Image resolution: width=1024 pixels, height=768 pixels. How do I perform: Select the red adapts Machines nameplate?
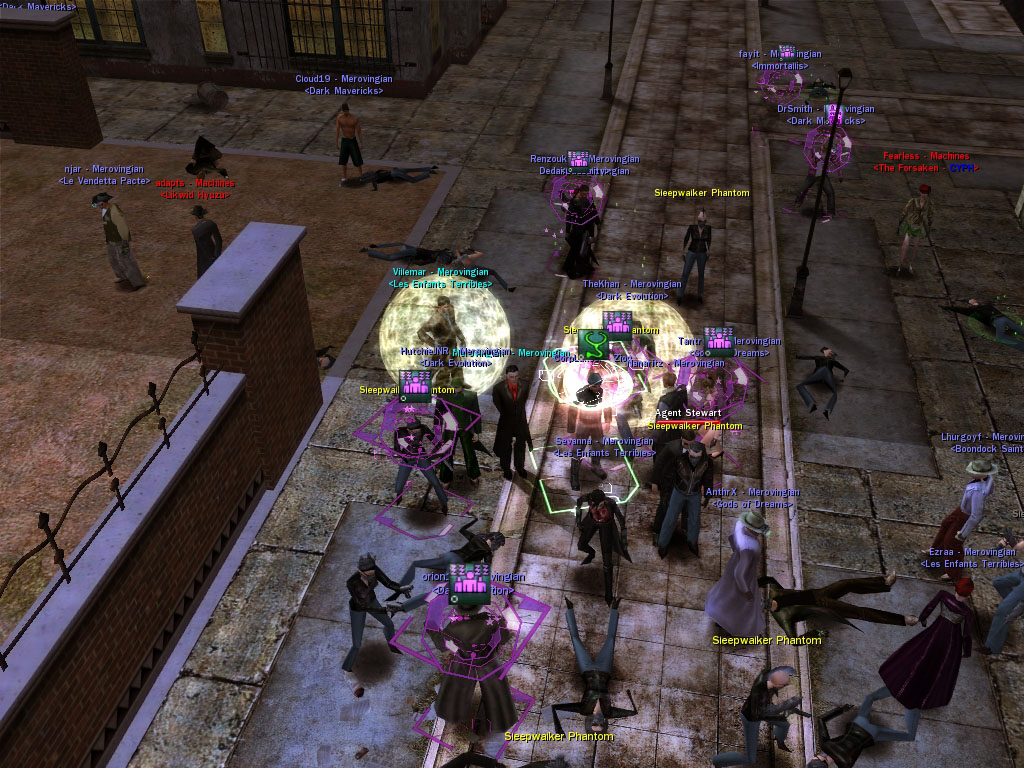196,183
